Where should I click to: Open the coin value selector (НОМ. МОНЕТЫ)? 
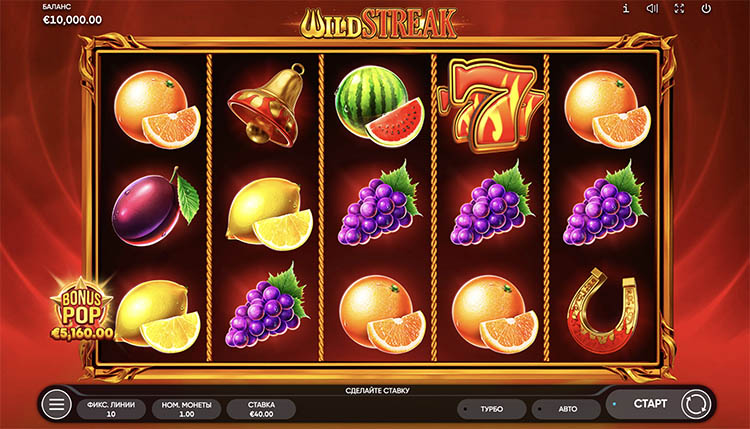186,408
